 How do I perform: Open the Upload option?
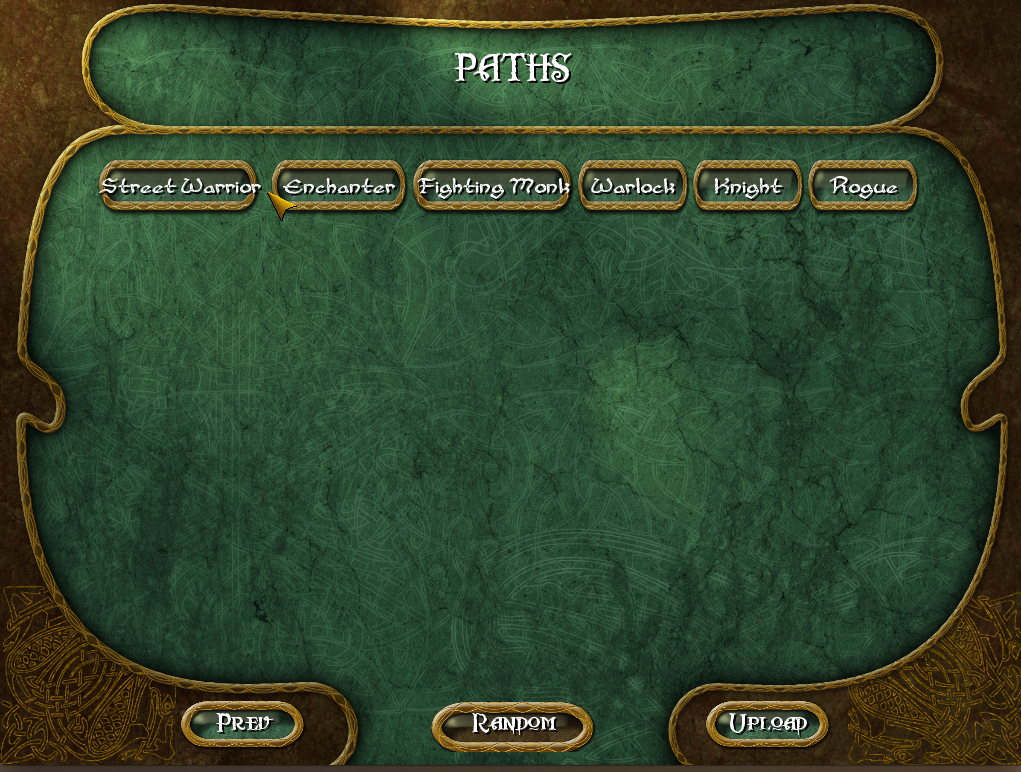click(767, 723)
